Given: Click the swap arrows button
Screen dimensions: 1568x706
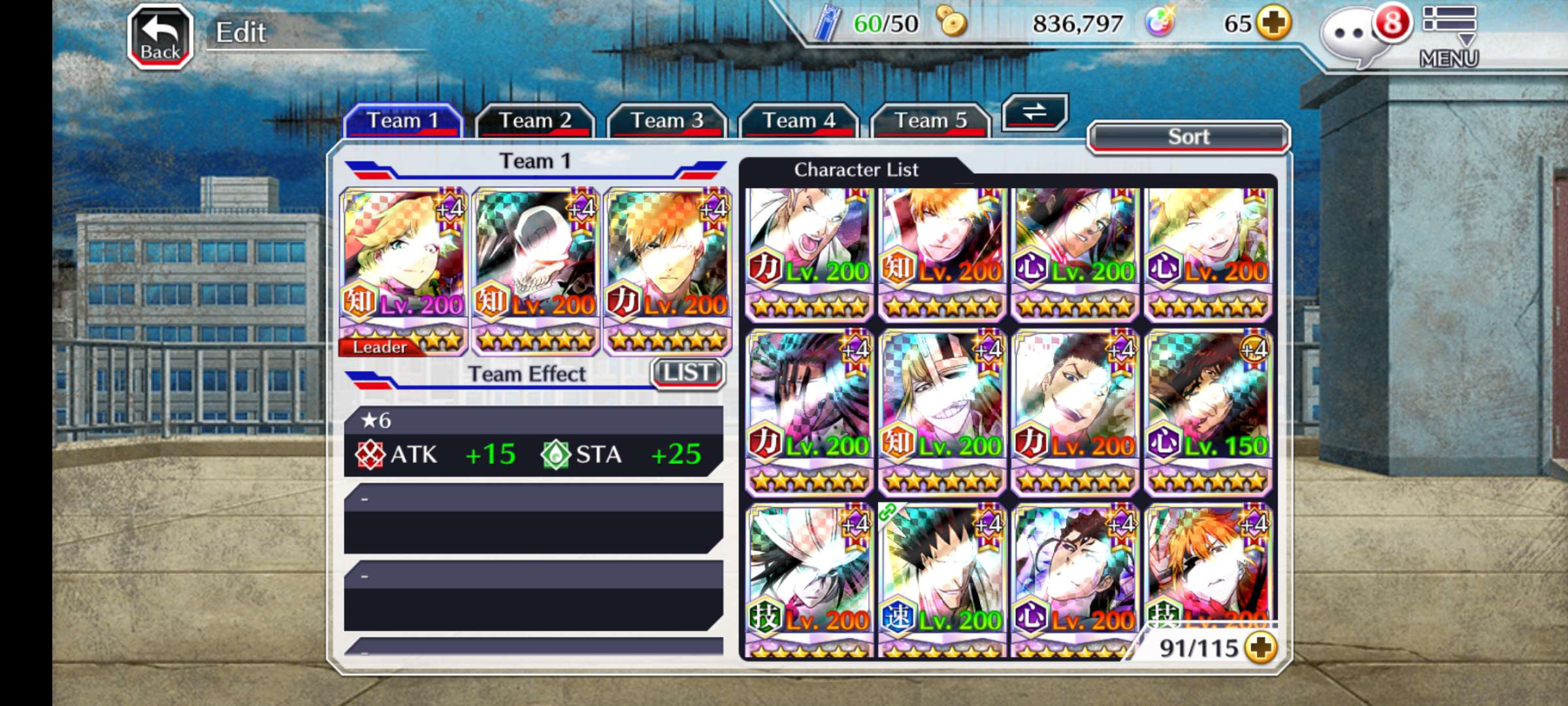Looking at the screenshot, I should point(1034,112).
